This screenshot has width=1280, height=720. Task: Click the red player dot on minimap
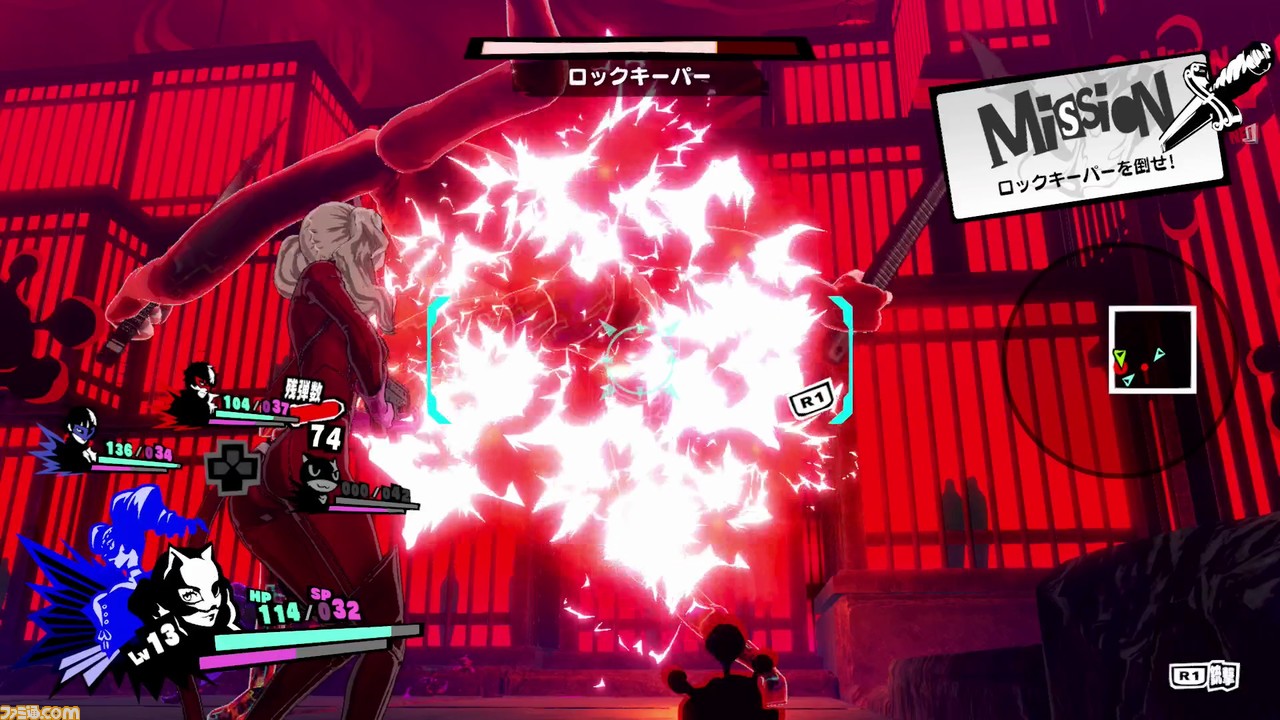tap(1145, 367)
